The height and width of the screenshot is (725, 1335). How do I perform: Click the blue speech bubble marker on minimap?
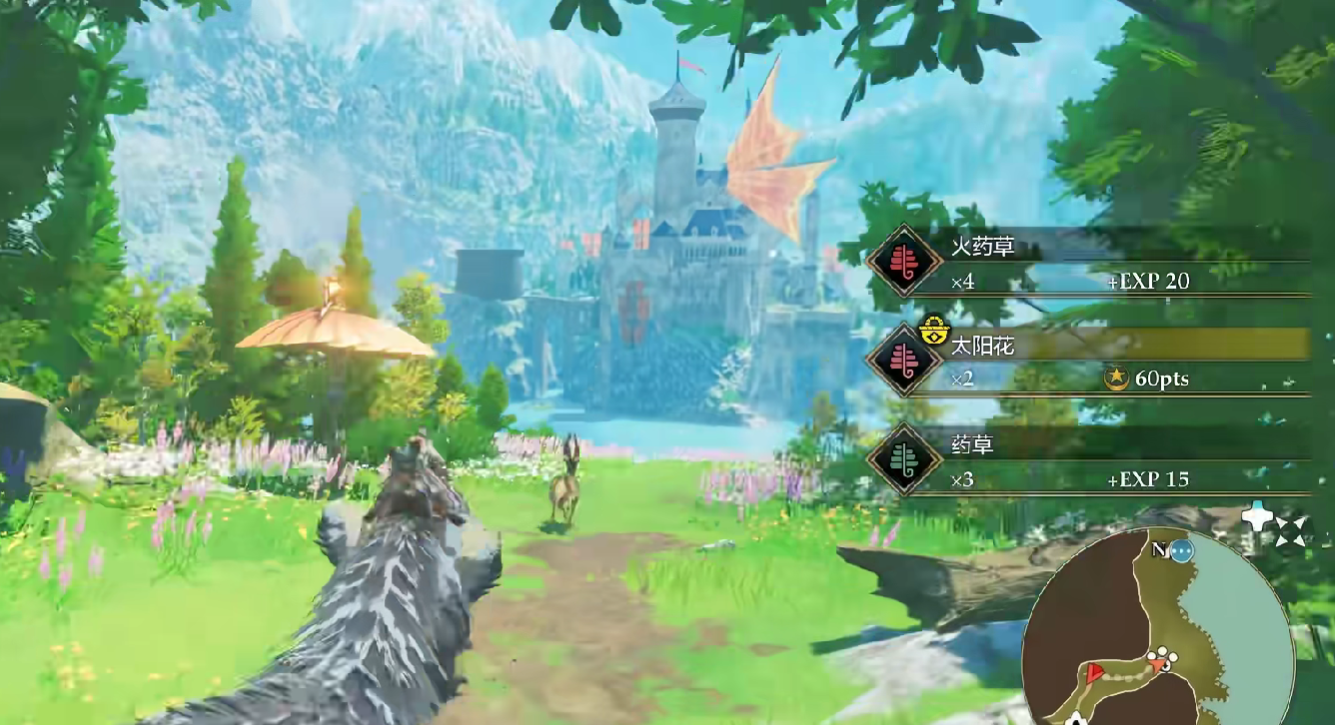pos(1183,551)
